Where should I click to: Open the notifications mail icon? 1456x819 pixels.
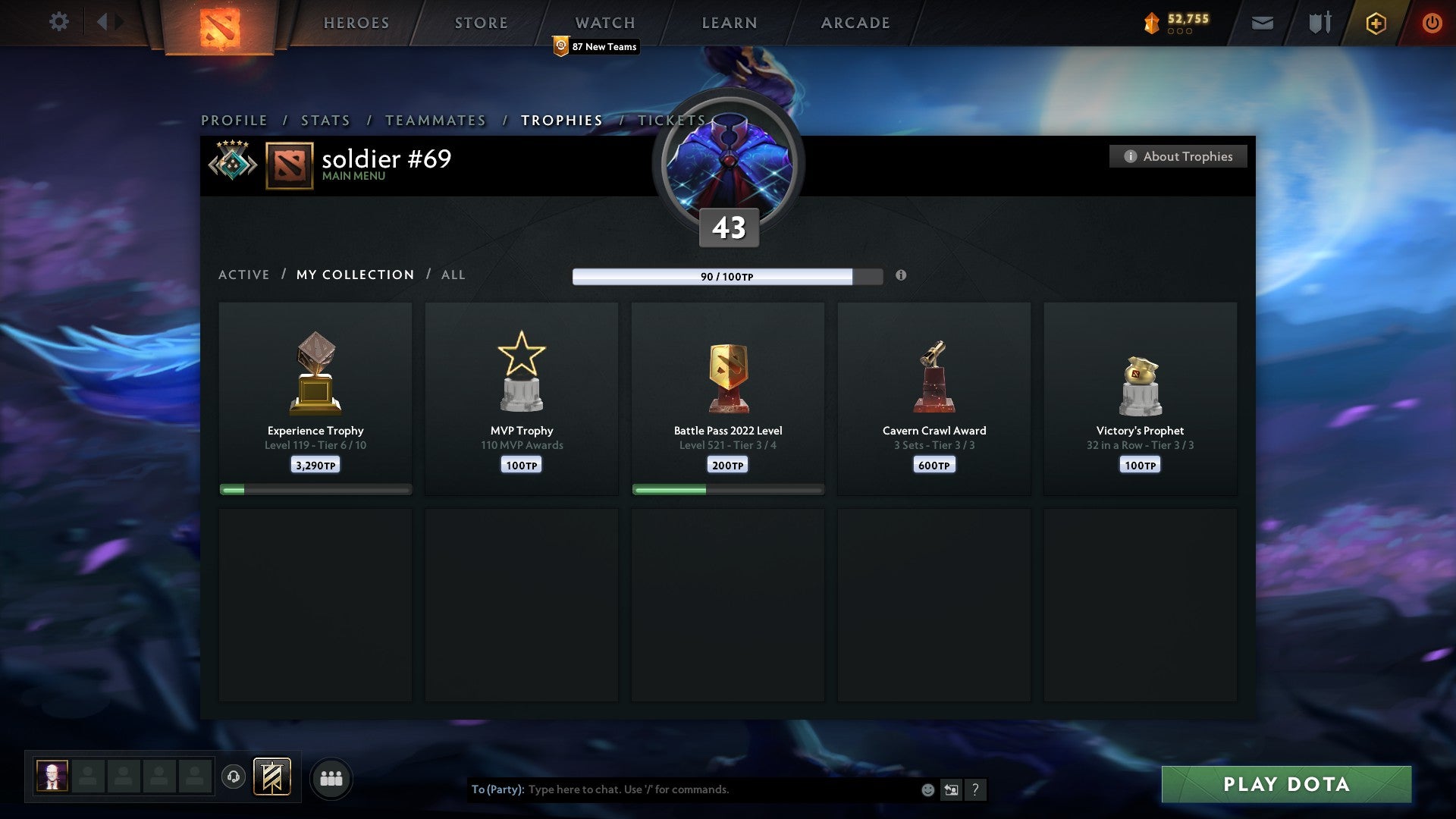click(x=1263, y=23)
